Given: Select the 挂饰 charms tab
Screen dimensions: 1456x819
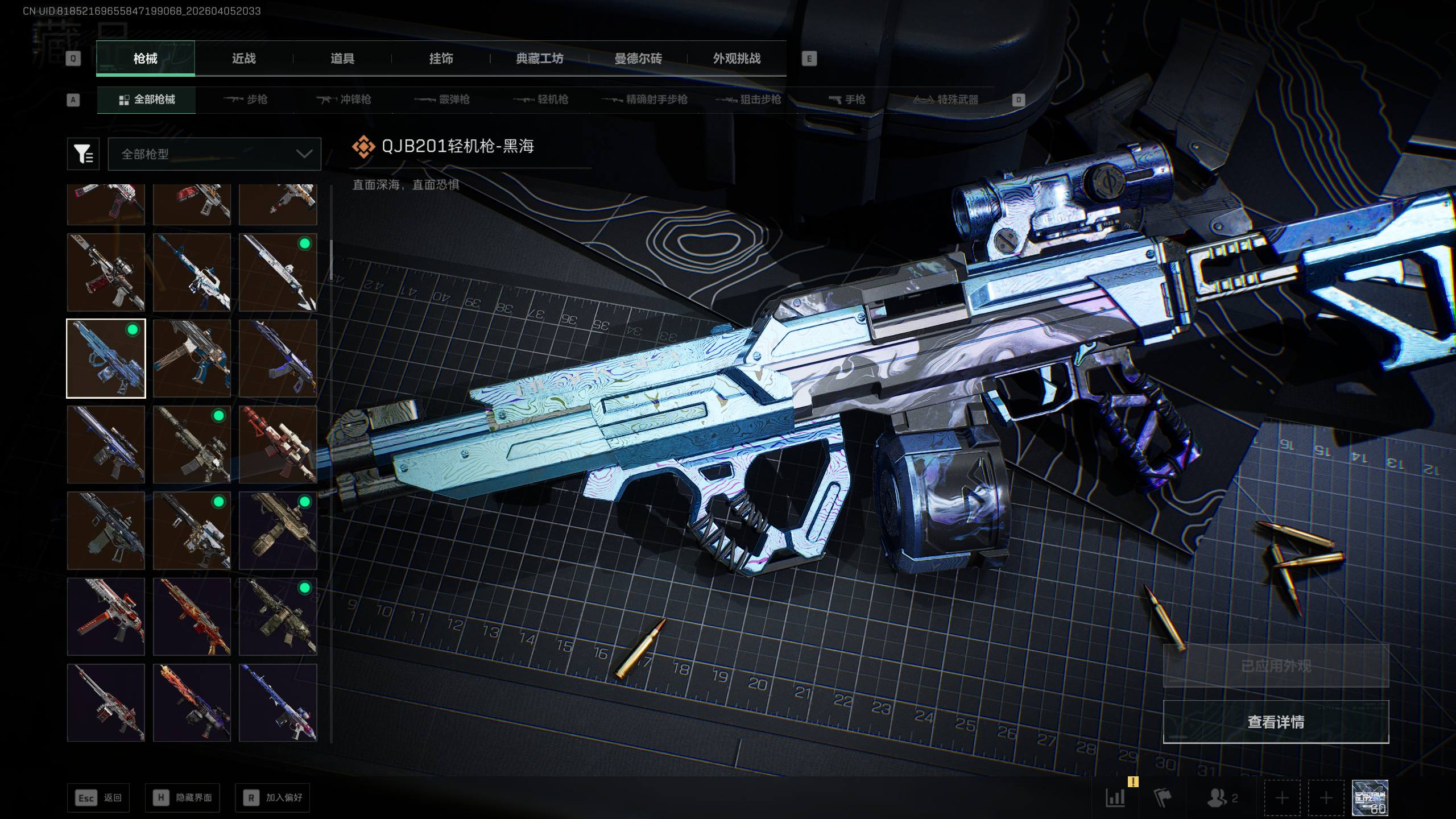Looking at the screenshot, I should [441, 59].
